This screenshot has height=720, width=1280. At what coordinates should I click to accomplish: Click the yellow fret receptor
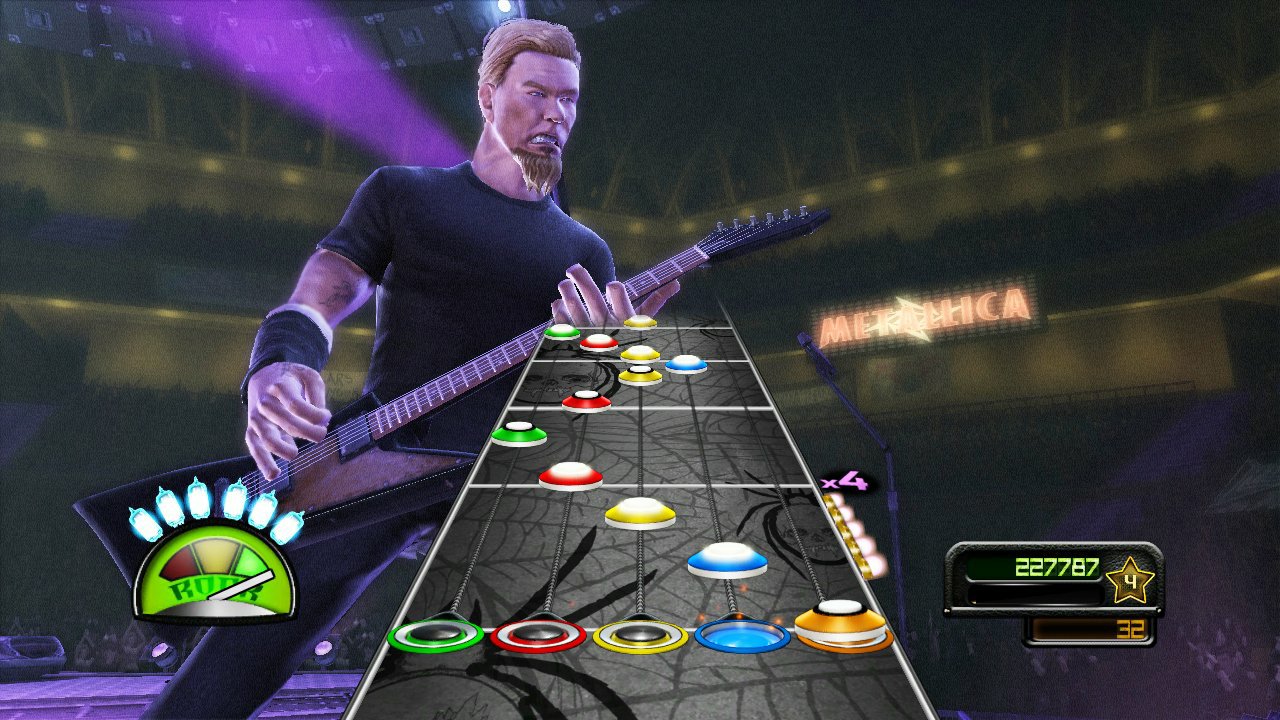(640, 634)
